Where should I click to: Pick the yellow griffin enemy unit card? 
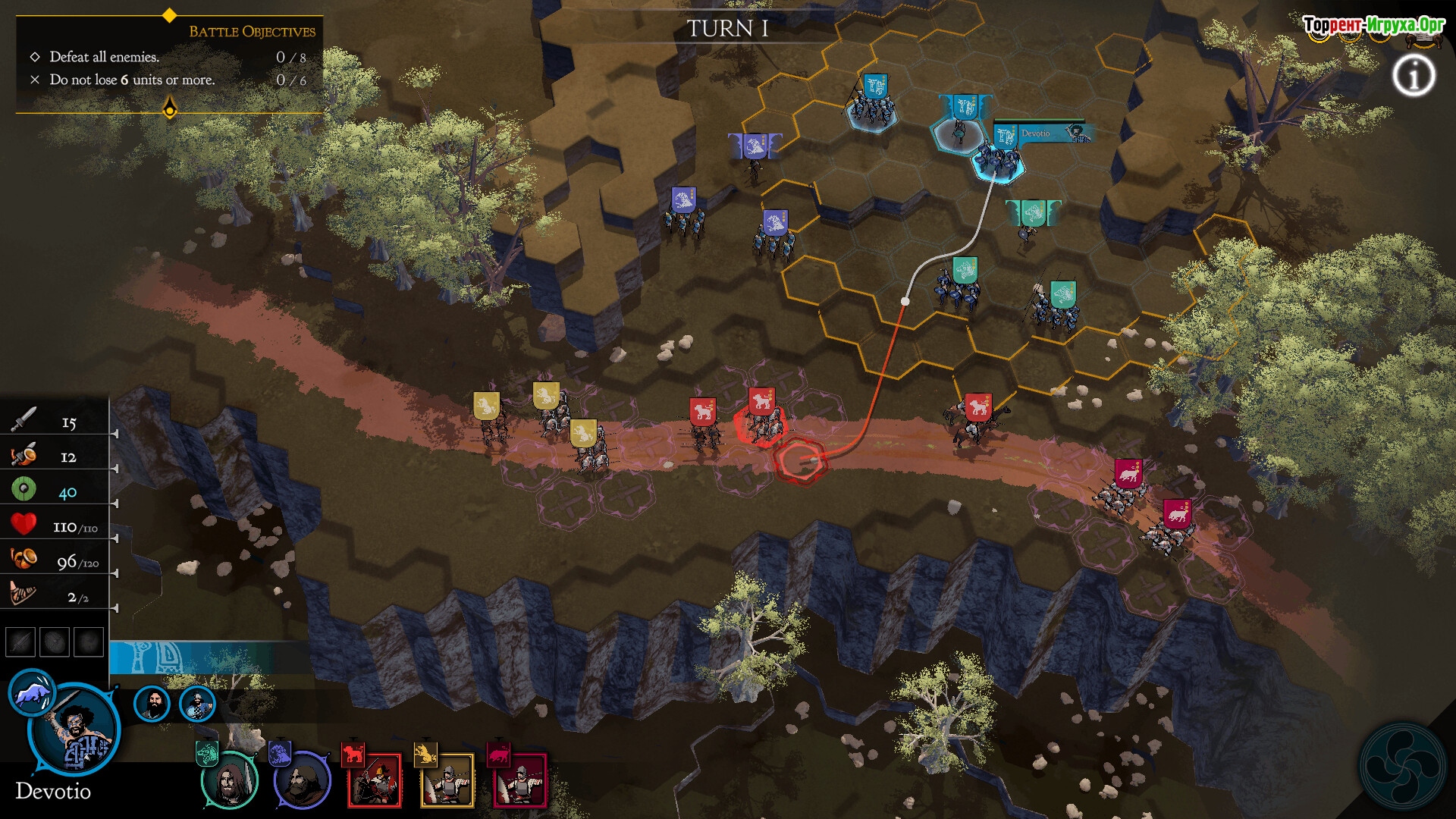pos(447,780)
